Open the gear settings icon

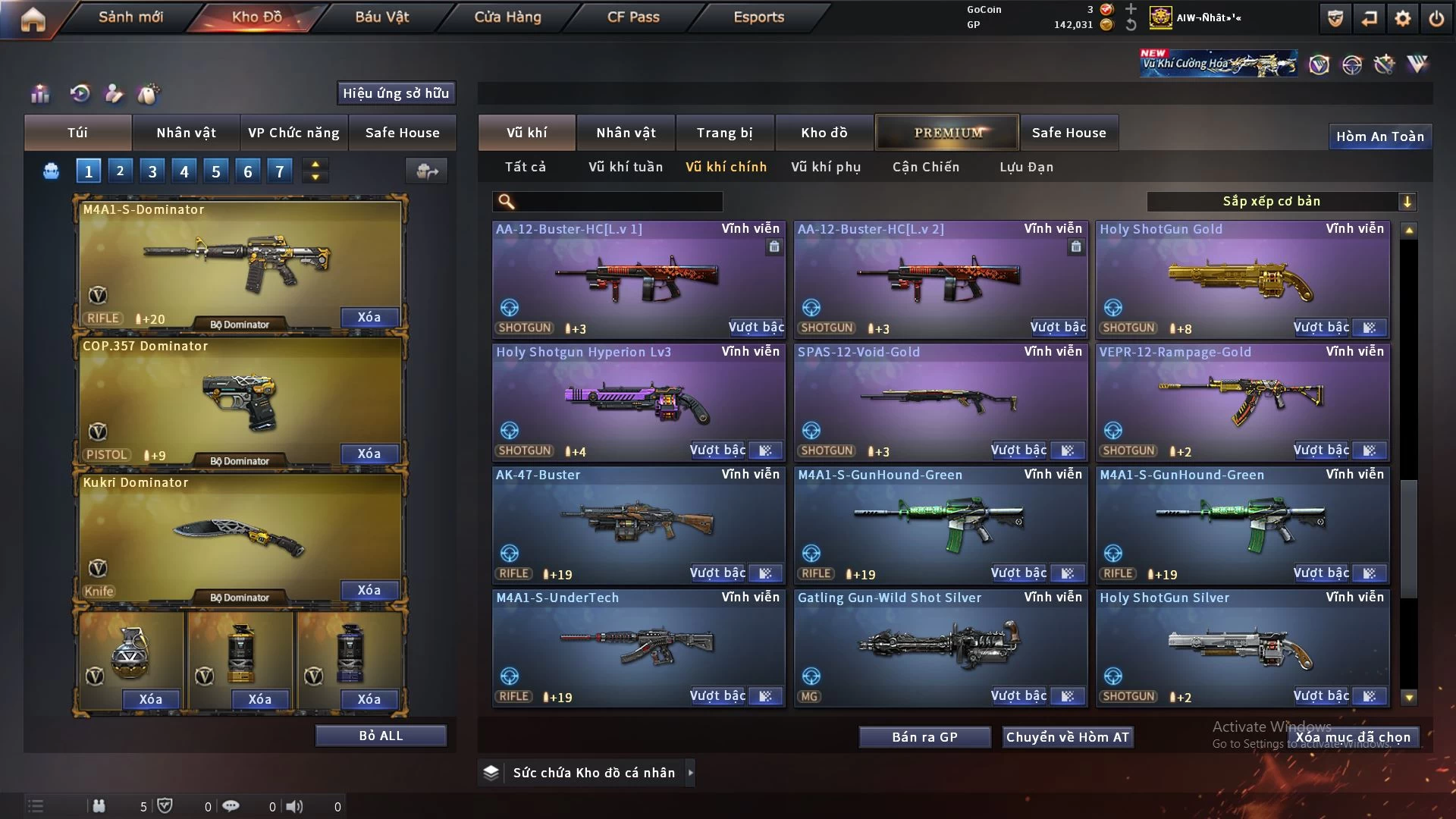pyautogui.click(x=1402, y=19)
